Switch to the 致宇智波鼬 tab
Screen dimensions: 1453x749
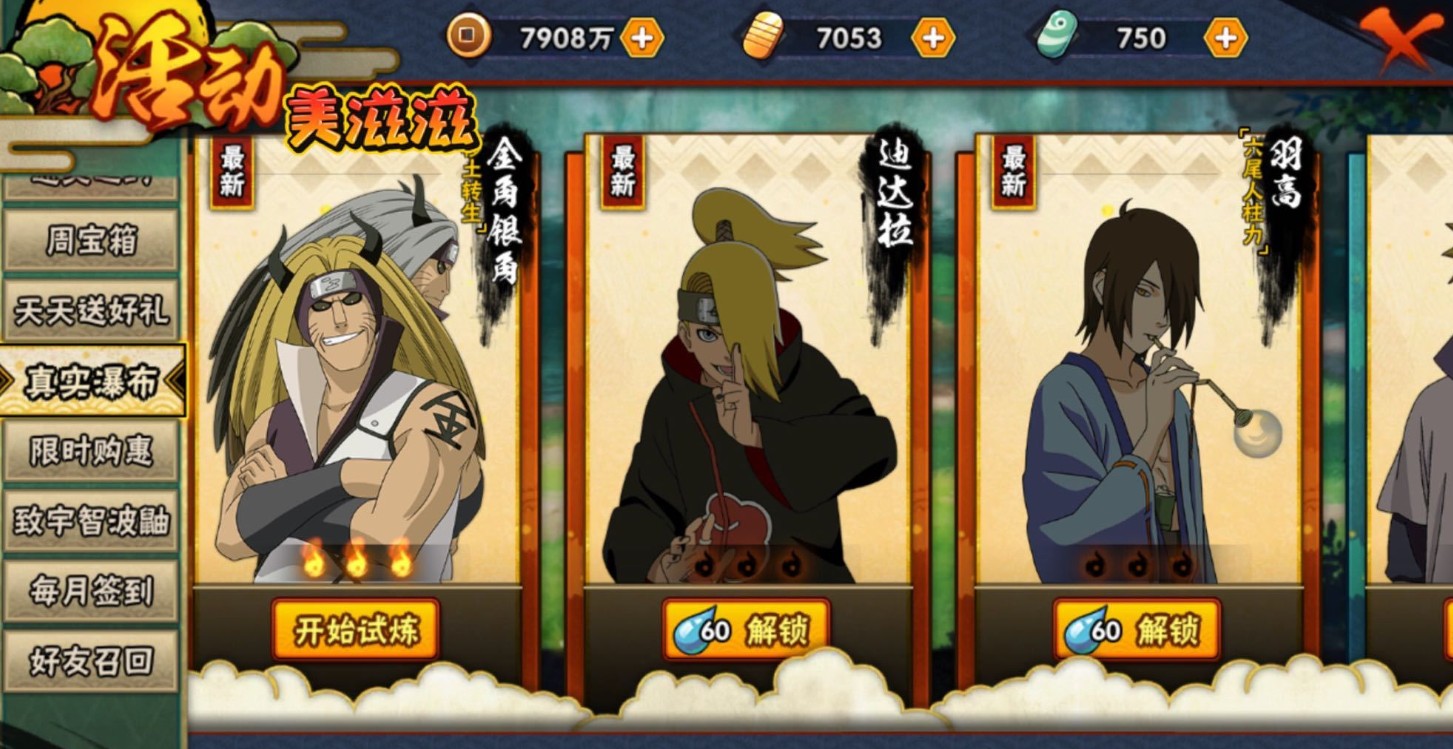pos(91,521)
